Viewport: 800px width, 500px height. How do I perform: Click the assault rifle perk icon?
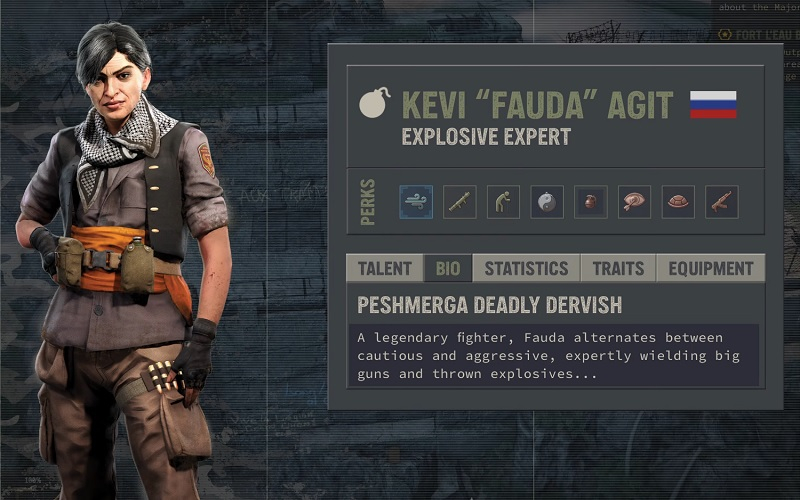tap(721, 202)
